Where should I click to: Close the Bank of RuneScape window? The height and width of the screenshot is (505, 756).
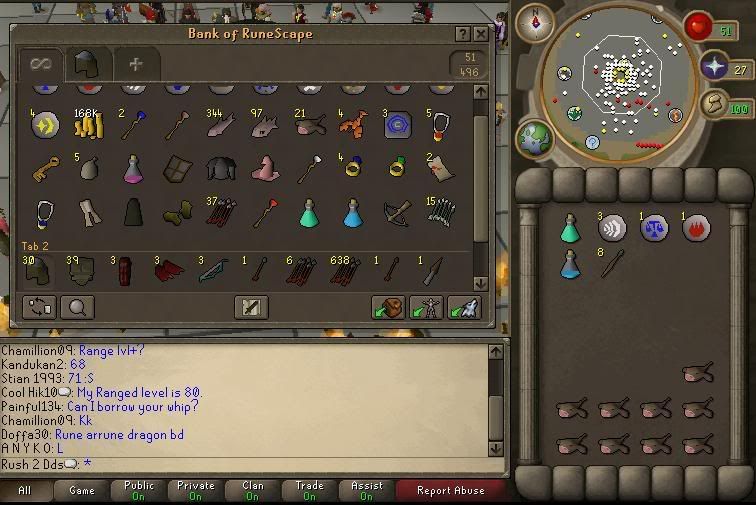tap(481, 34)
